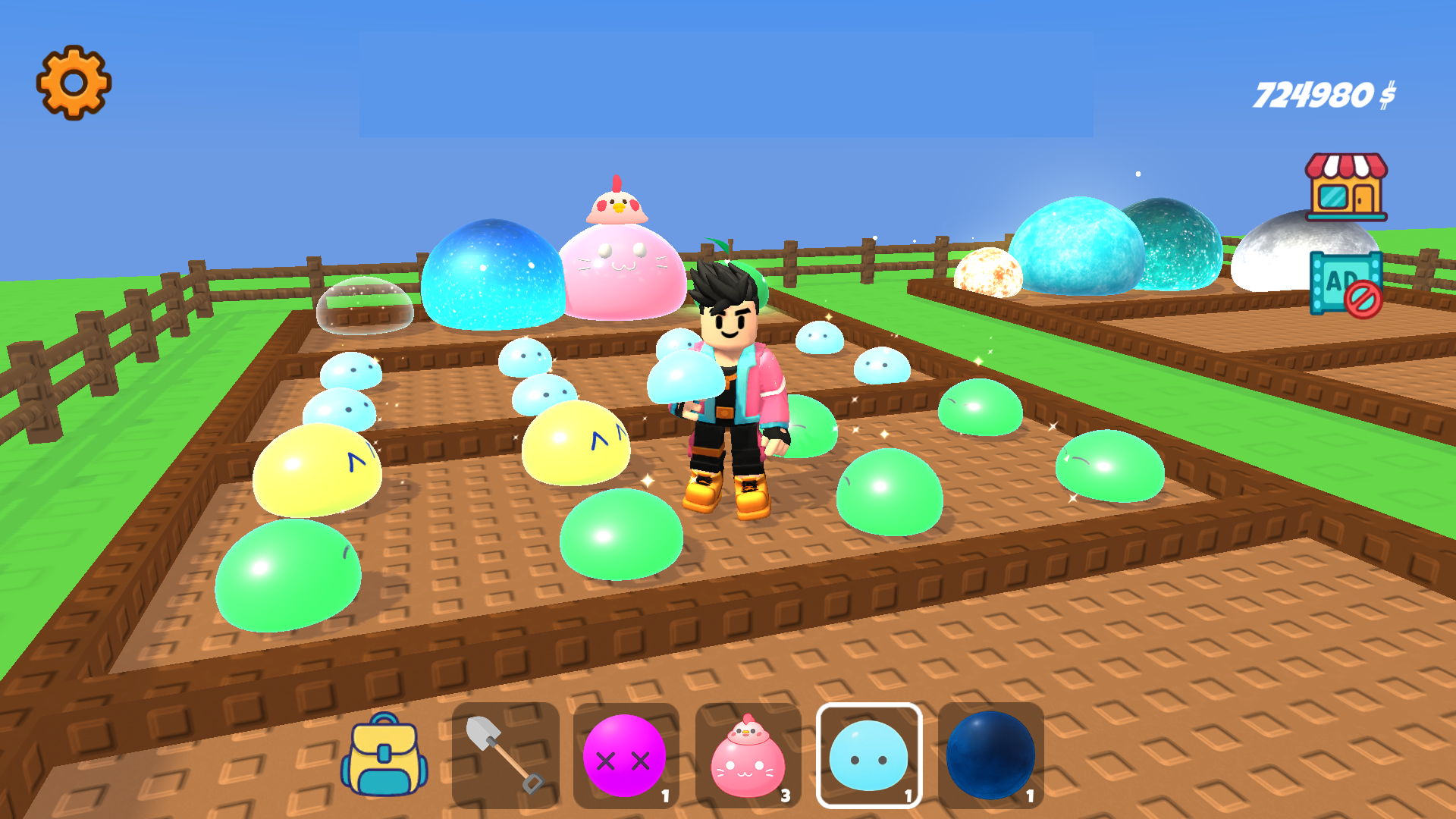Open the settings gear menu

point(74,81)
